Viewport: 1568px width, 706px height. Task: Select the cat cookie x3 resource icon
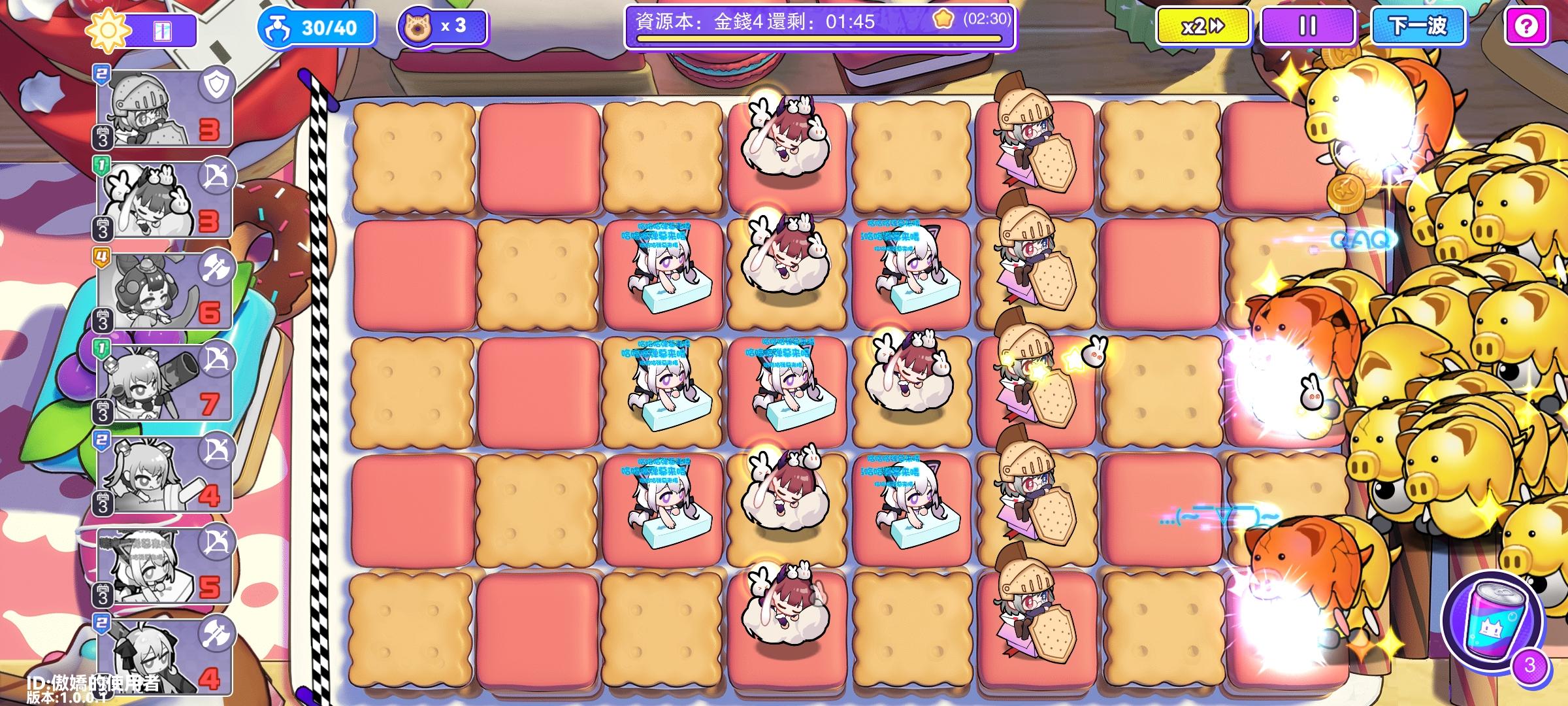[419, 27]
